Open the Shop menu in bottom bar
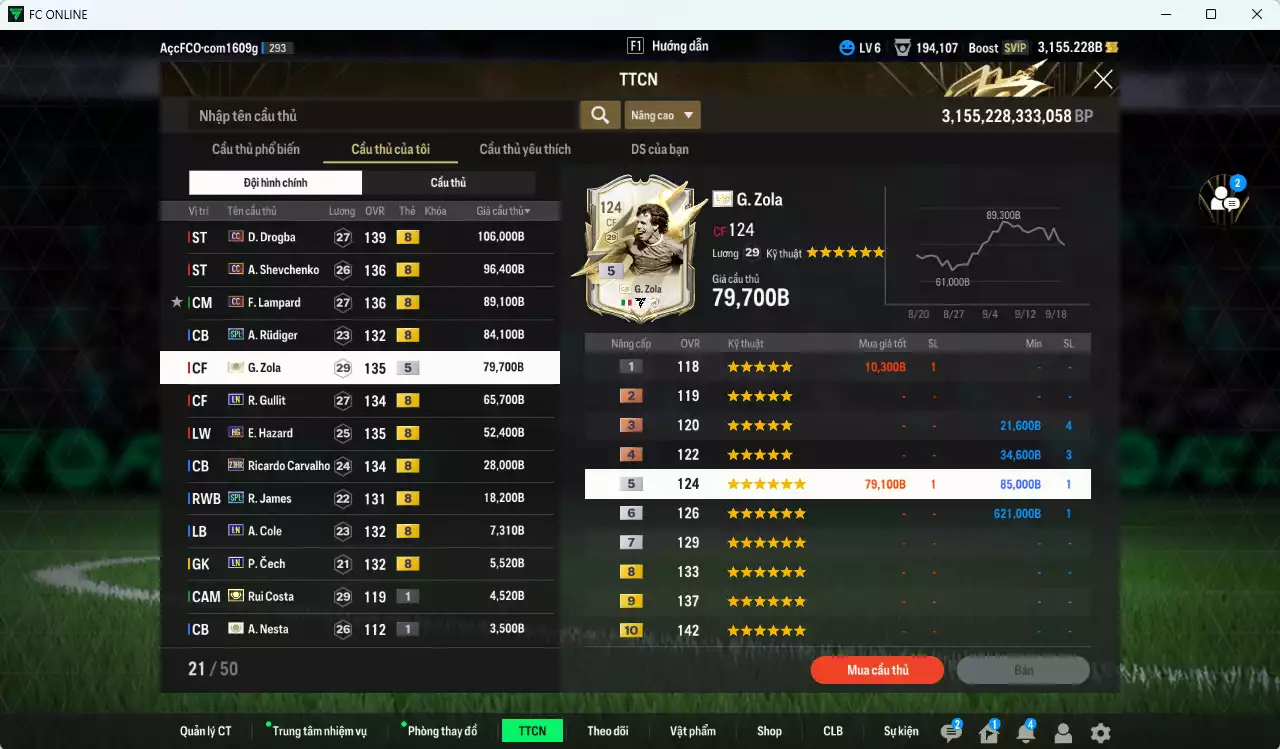 coord(769,731)
